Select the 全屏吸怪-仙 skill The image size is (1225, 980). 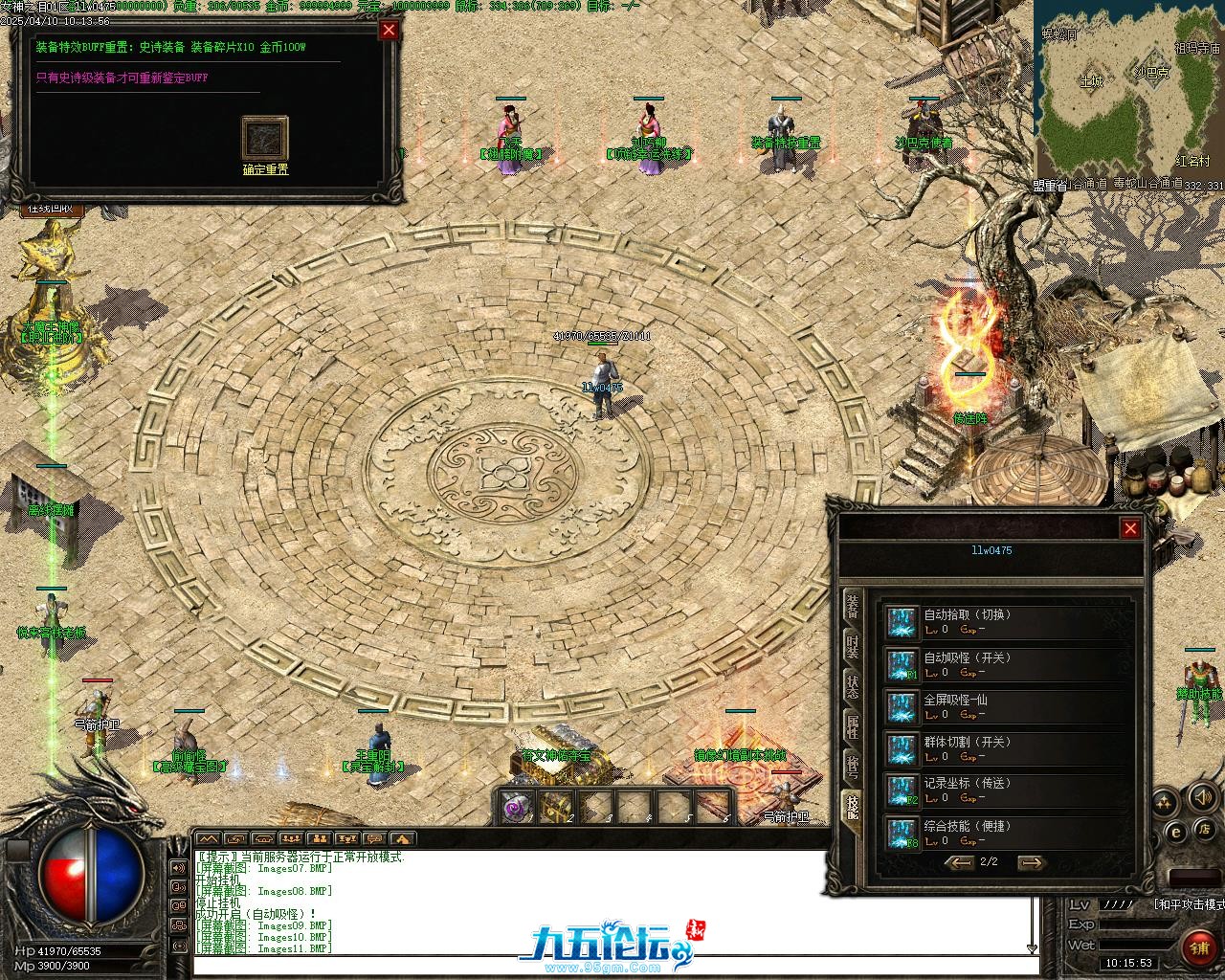tap(902, 706)
